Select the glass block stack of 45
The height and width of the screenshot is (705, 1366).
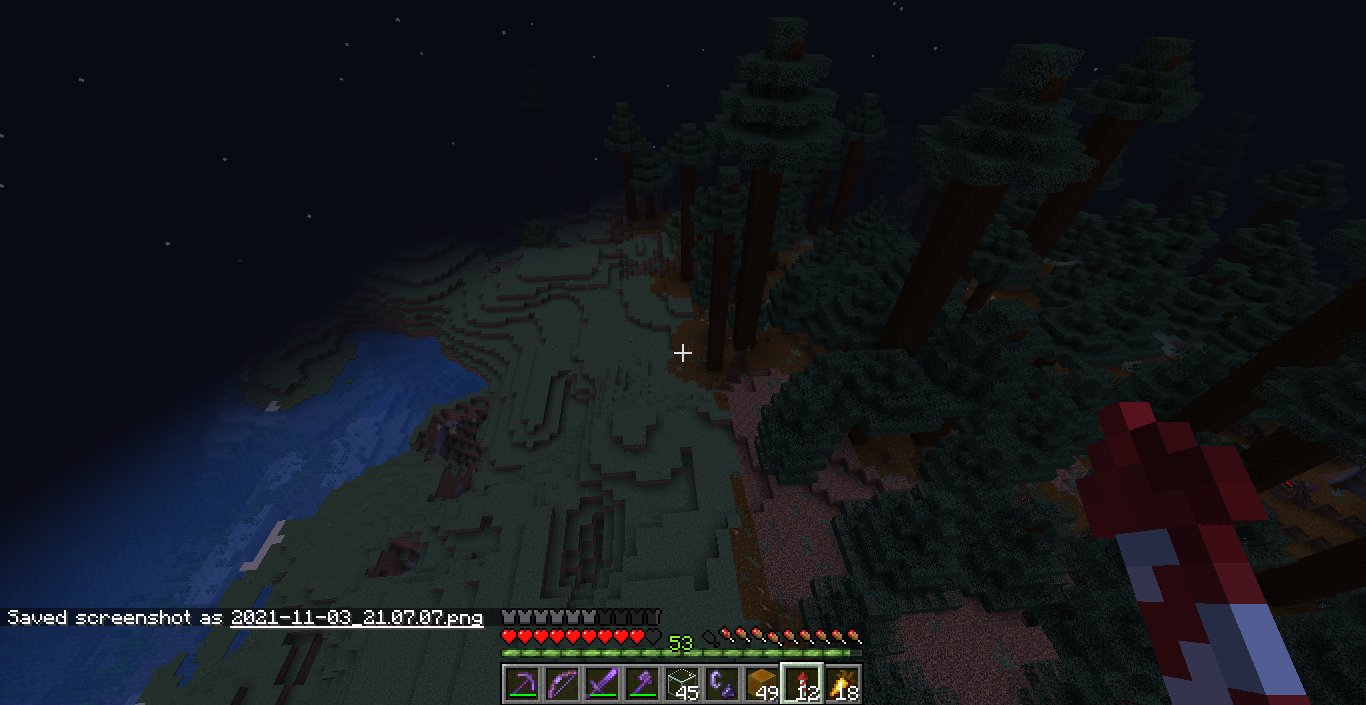[682, 684]
